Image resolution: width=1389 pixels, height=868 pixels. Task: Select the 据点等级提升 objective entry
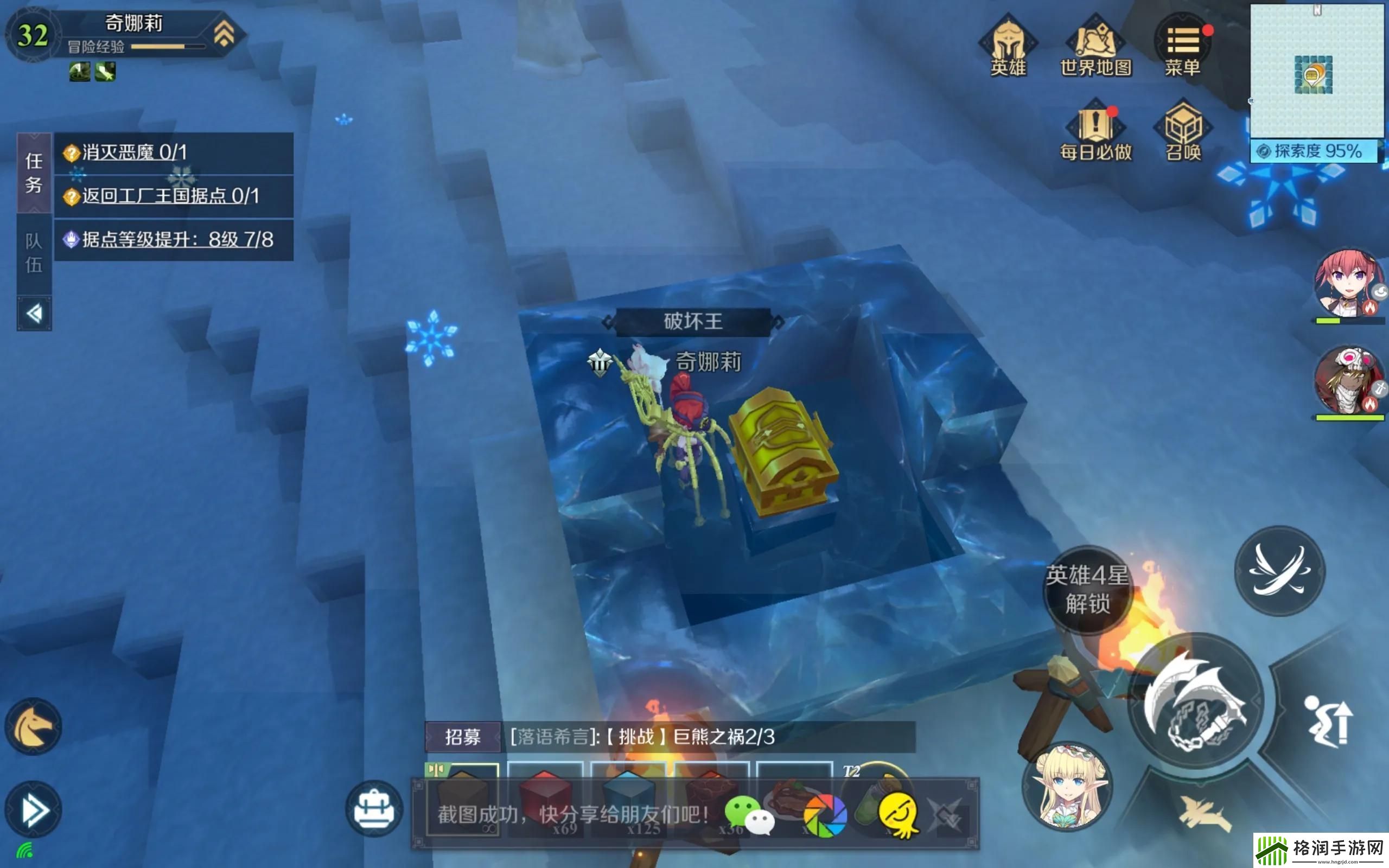click(x=173, y=240)
